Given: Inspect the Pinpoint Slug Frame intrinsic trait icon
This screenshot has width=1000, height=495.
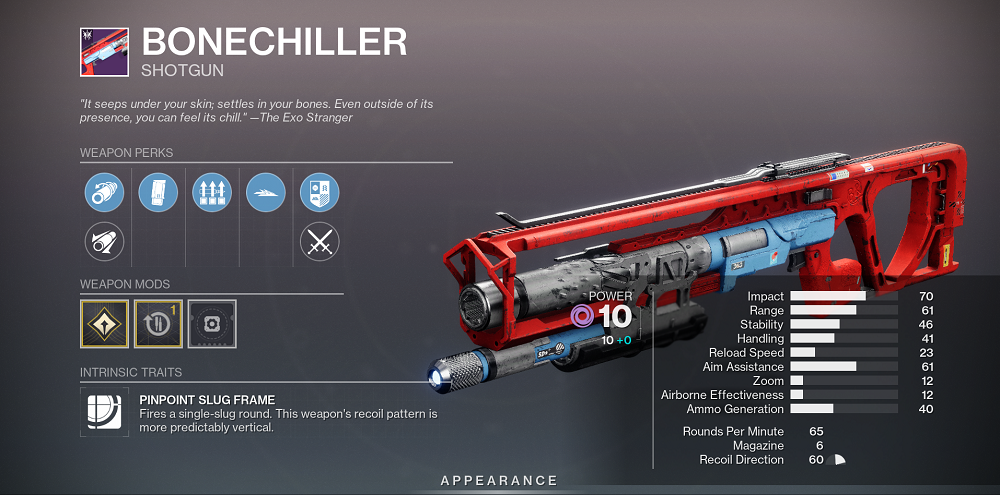Looking at the screenshot, I should click(104, 413).
